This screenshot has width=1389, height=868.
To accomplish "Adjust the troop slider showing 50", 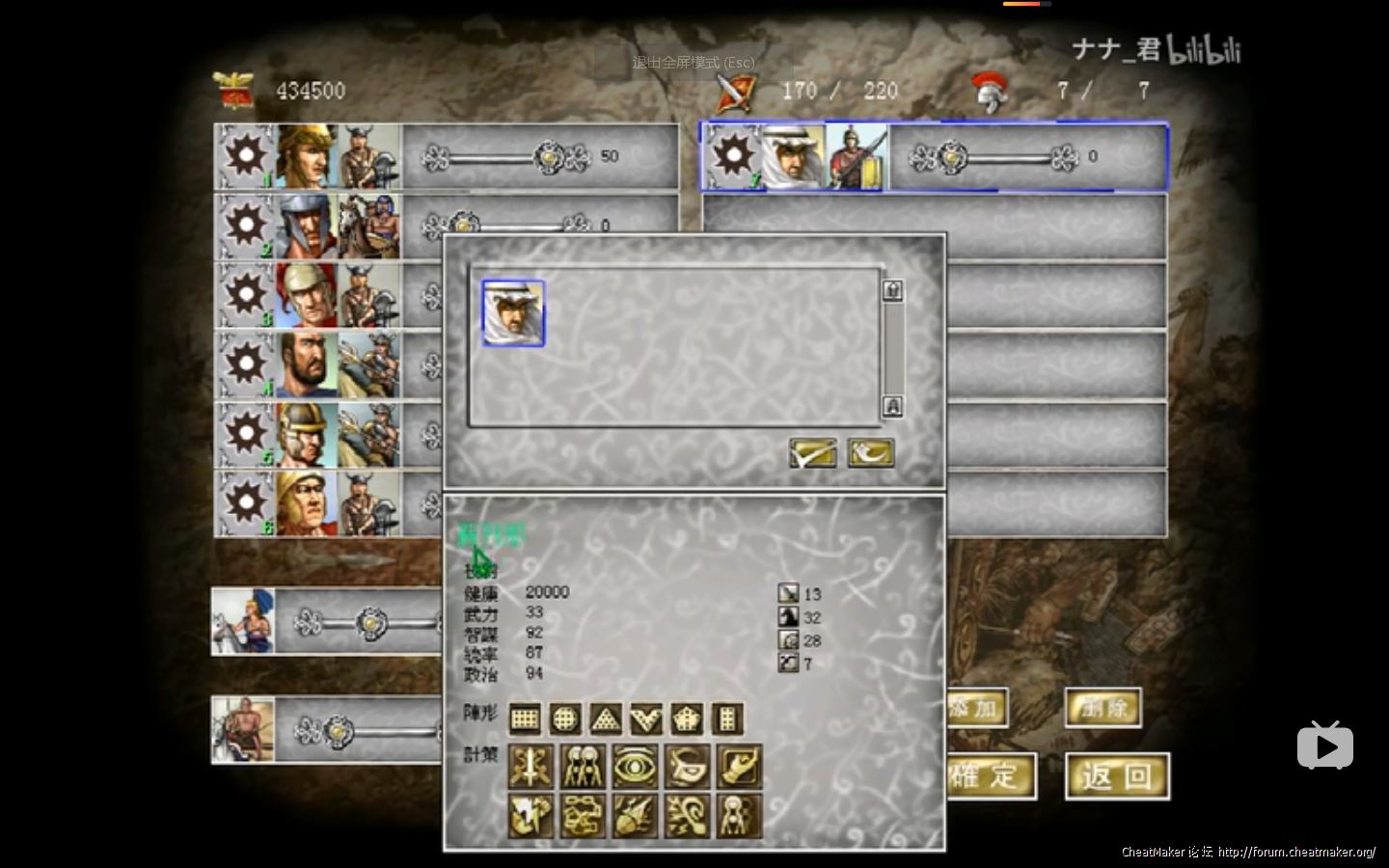I will [x=549, y=156].
